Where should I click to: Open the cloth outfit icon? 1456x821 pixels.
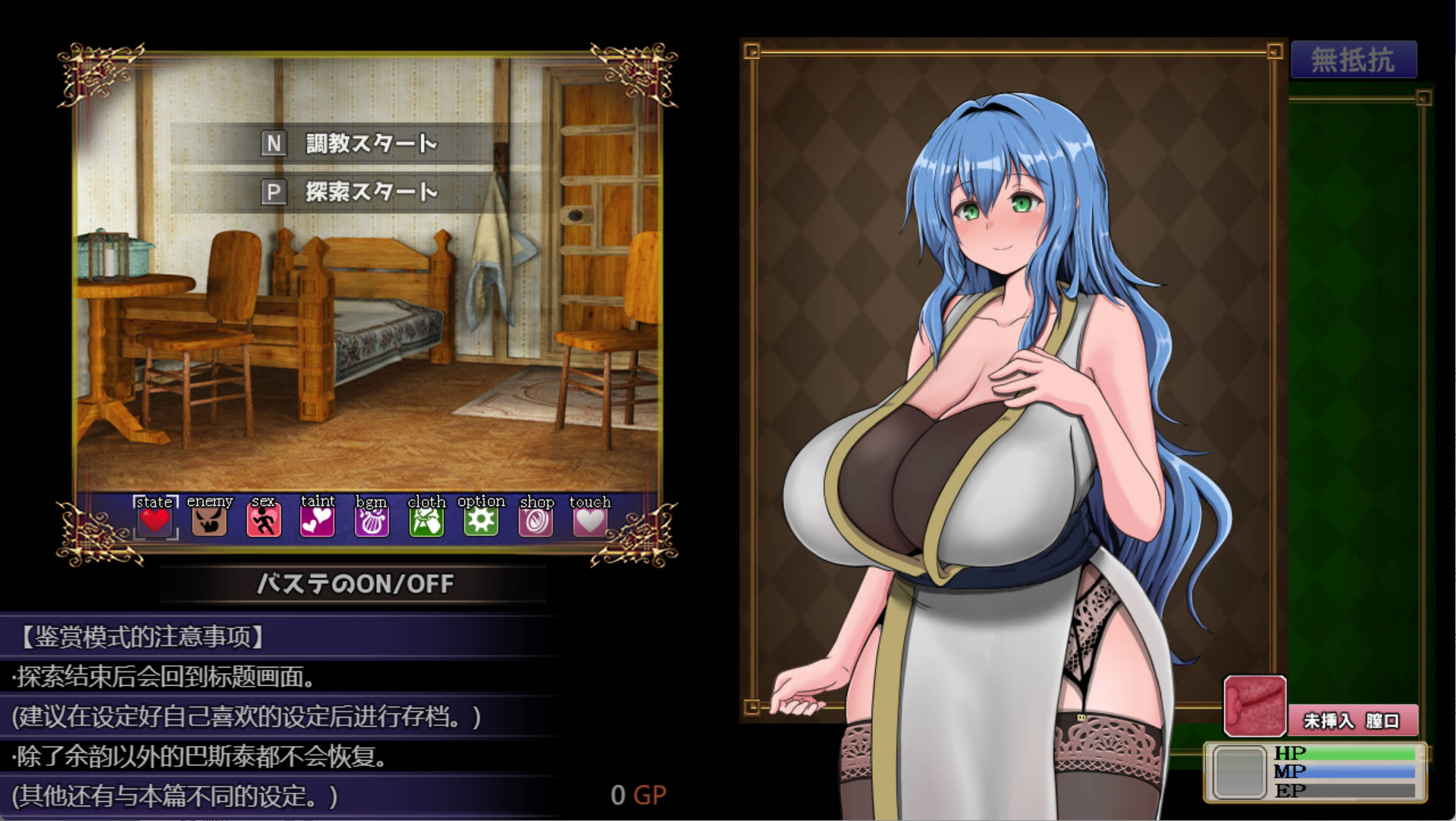tap(426, 520)
